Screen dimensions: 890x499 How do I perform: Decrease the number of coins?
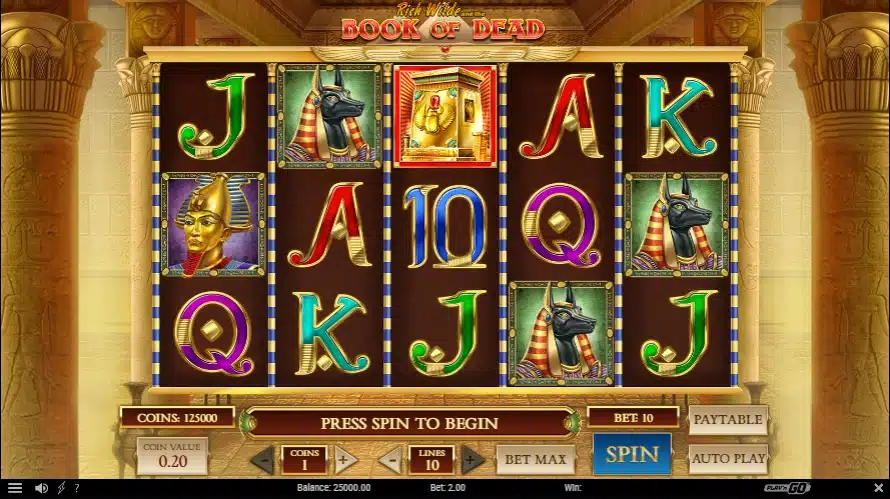pos(261,460)
